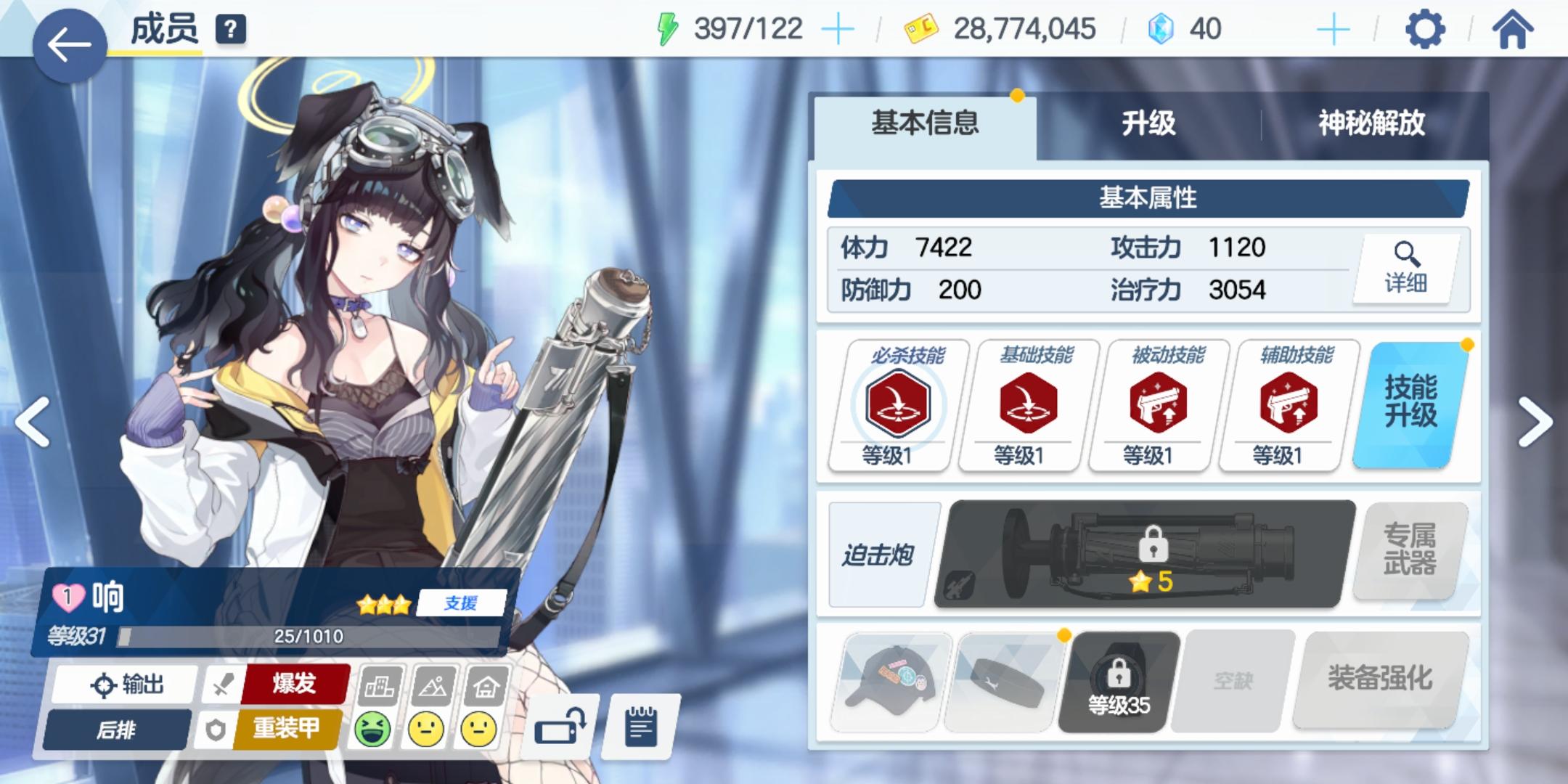
Task: Click the home icon at top right
Action: [x=1514, y=29]
